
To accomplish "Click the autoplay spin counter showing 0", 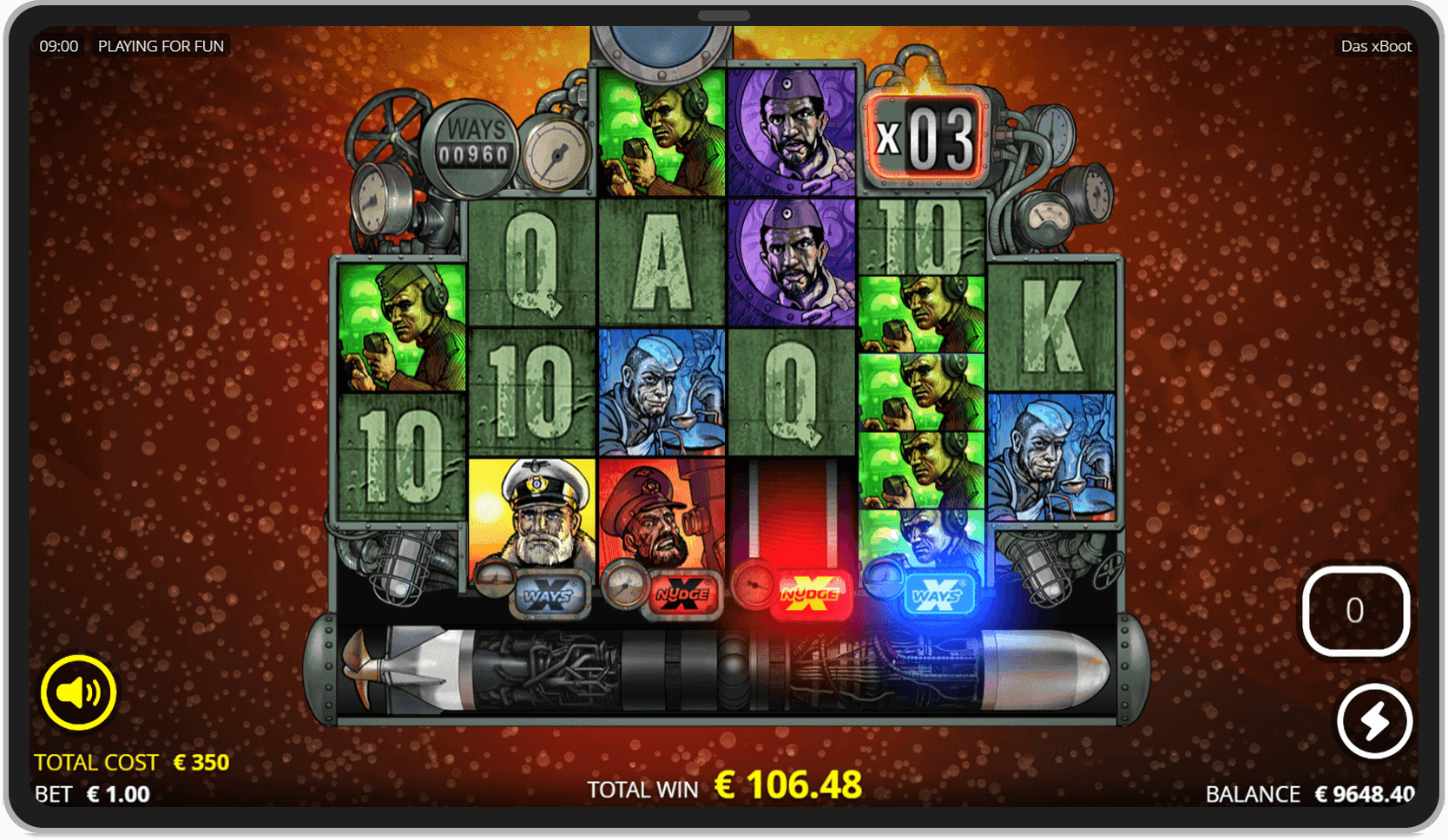I will tap(1356, 610).
